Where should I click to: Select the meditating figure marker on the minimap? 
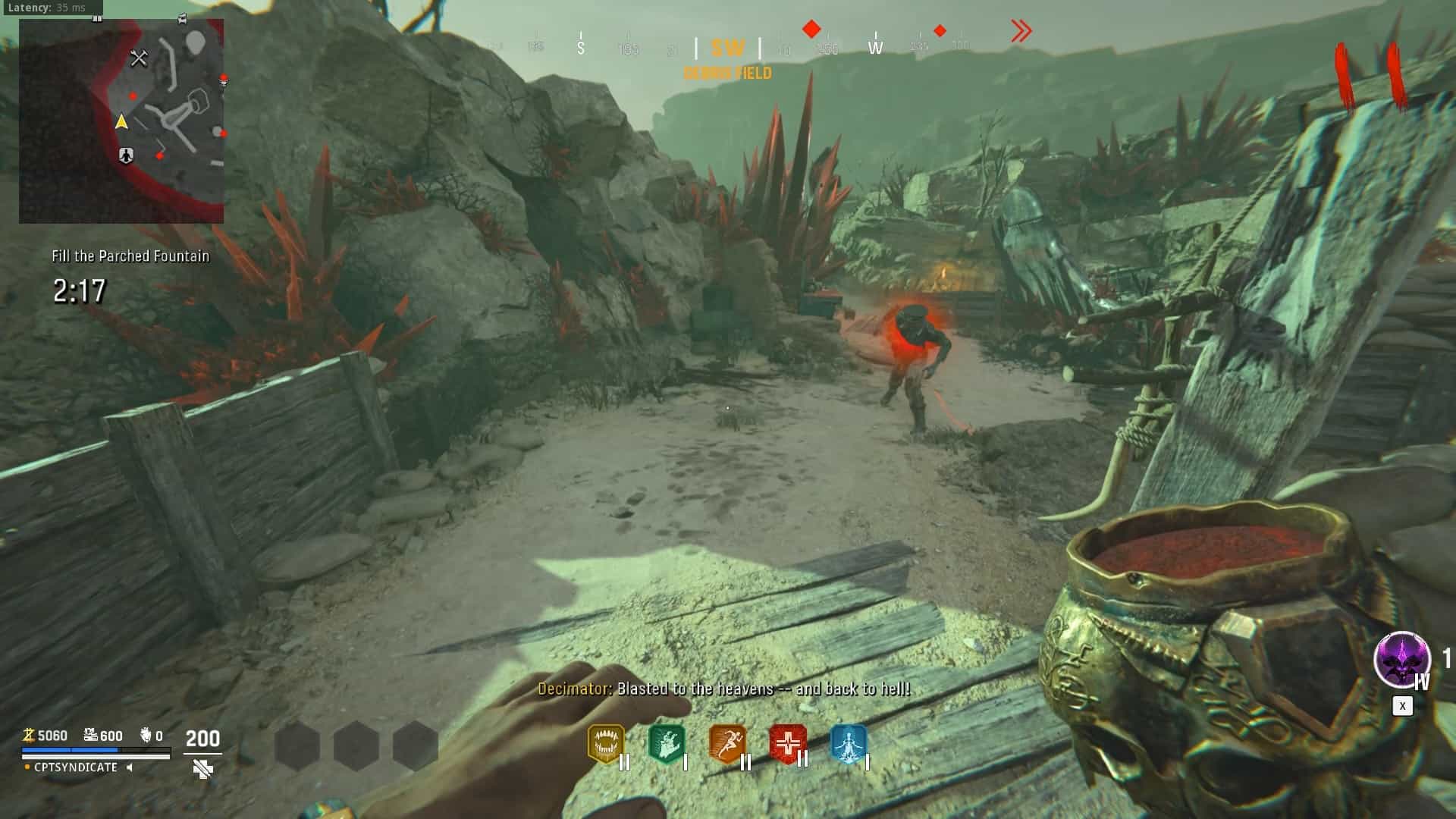click(x=126, y=155)
